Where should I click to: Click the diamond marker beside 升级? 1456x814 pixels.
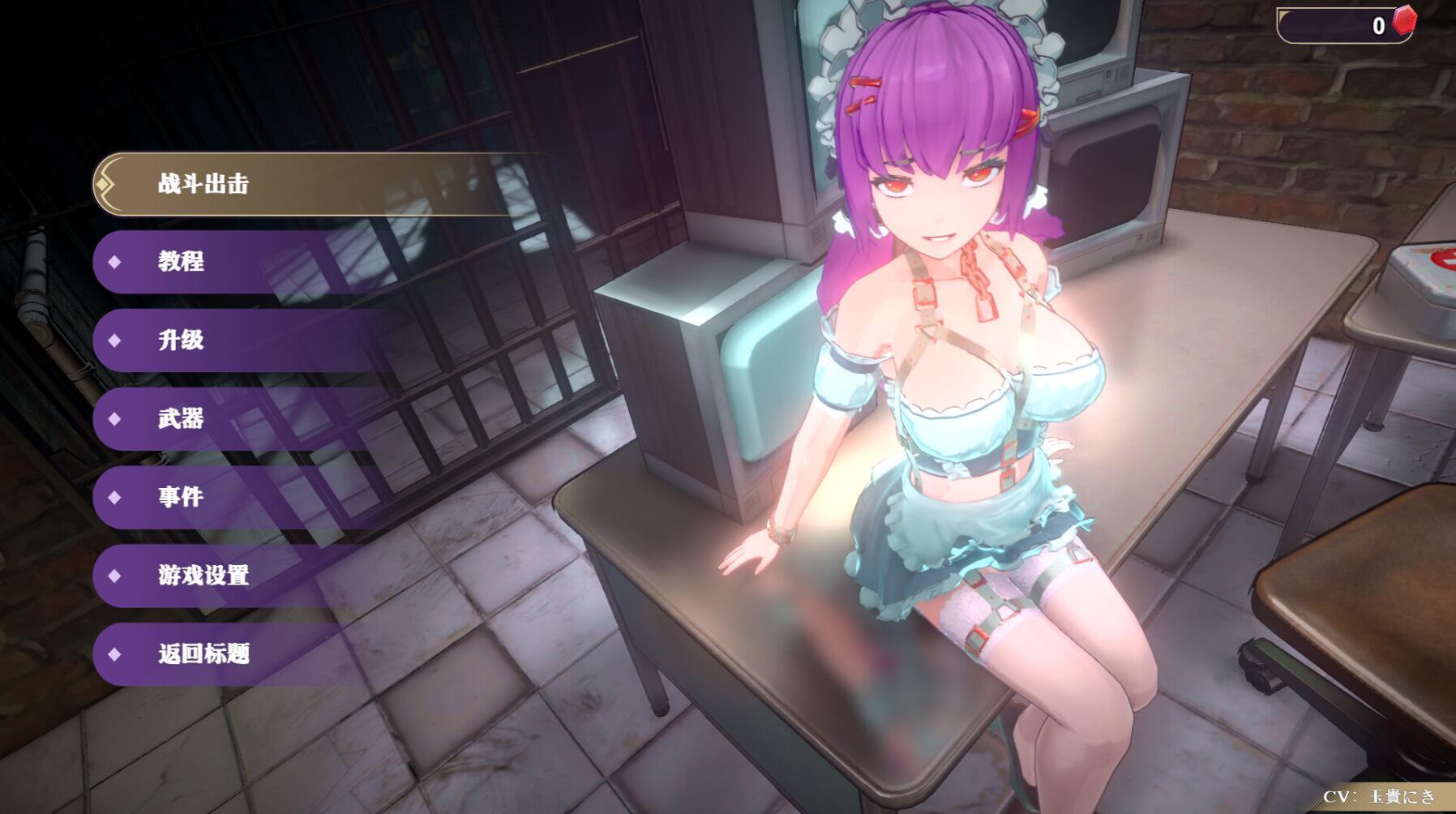pyautogui.click(x=113, y=341)
